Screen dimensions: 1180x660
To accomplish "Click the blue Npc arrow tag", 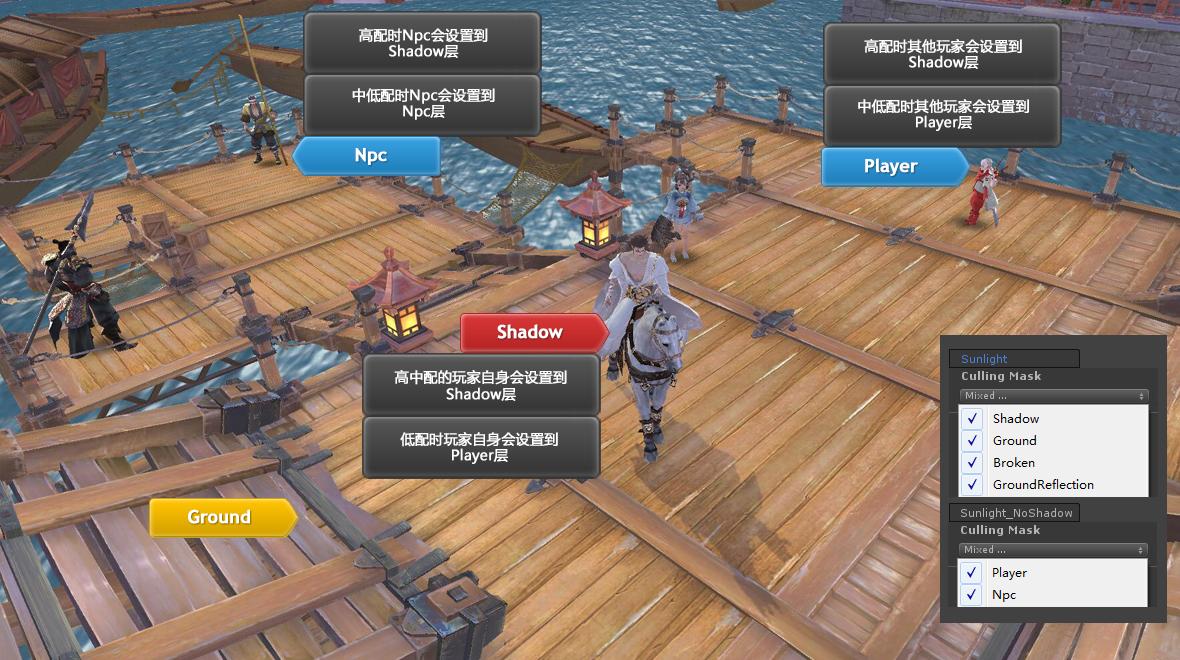I will point(368,156).
